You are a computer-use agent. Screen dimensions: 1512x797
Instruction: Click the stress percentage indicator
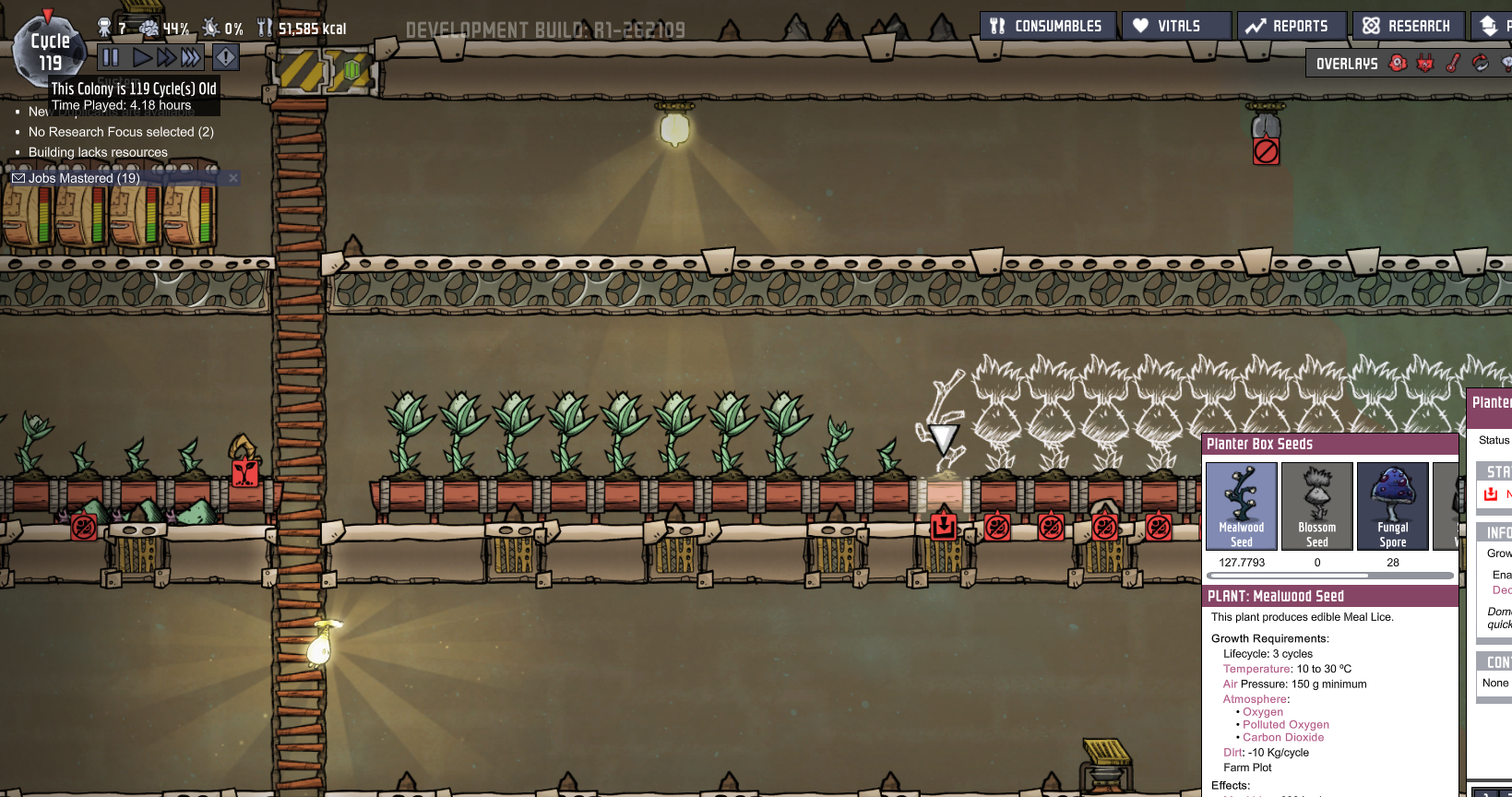(161, 27)
